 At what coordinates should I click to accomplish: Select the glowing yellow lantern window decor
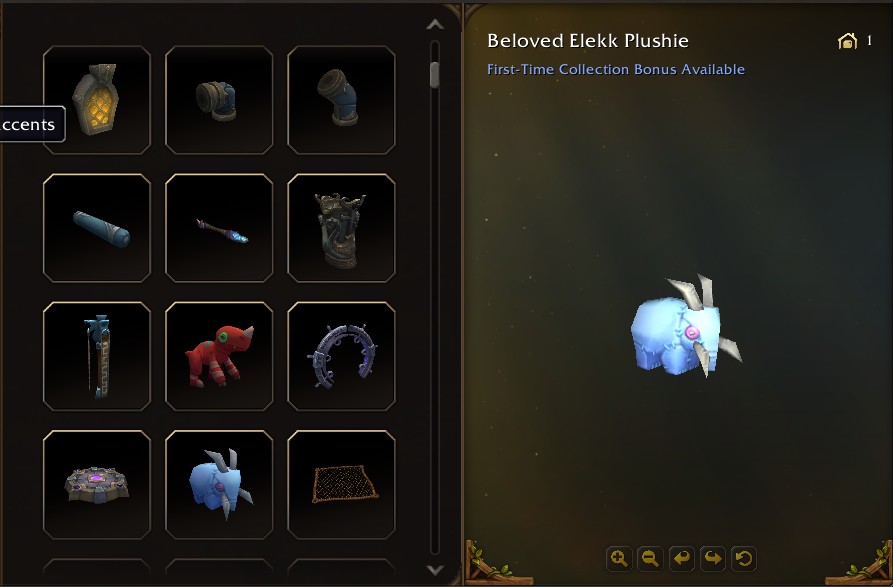click(x=97, y=100)
